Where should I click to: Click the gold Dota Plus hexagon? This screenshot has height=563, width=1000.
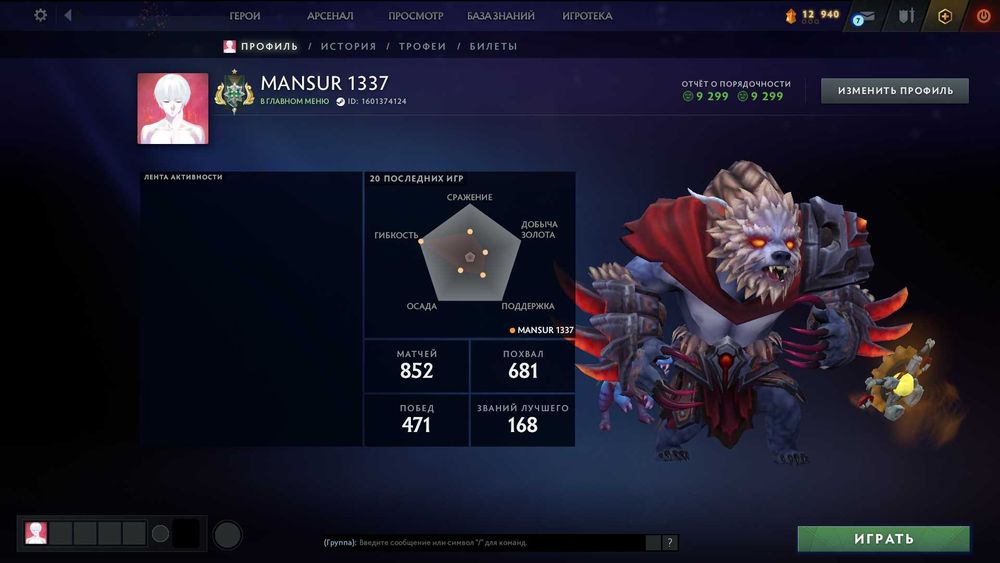(945, 16)
